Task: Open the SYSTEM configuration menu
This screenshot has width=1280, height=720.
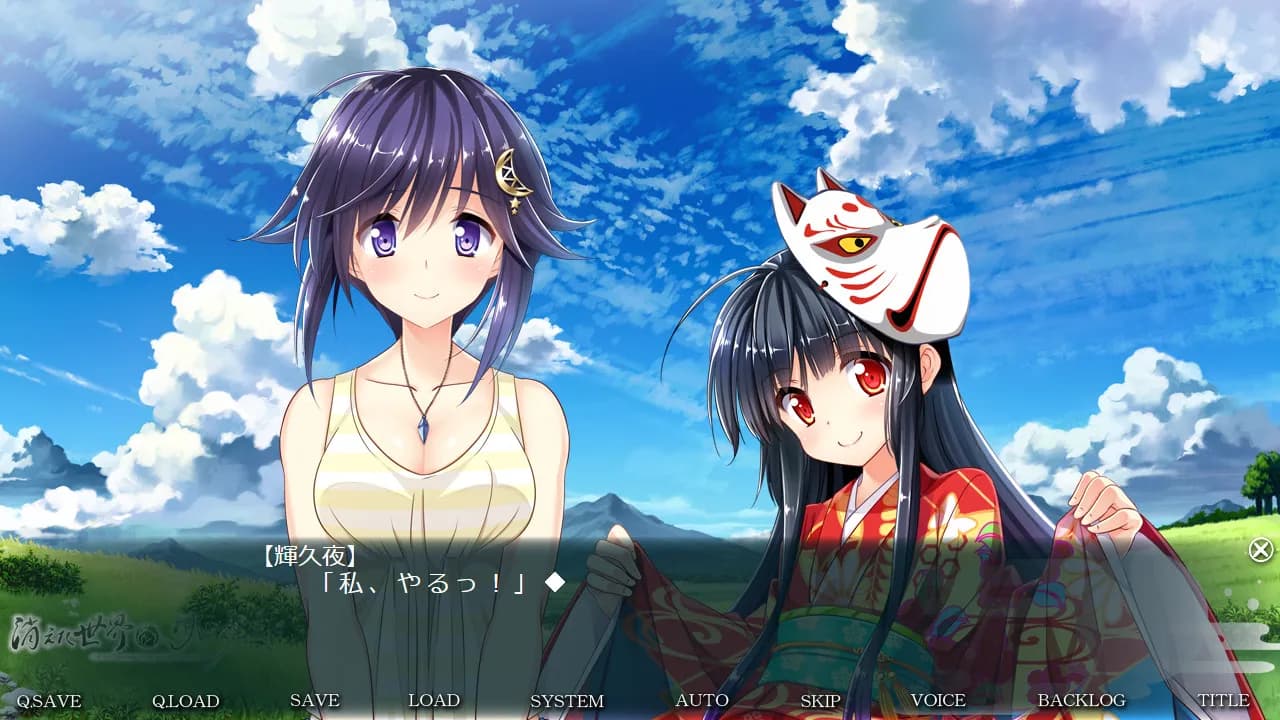Action: coord(570,701)
